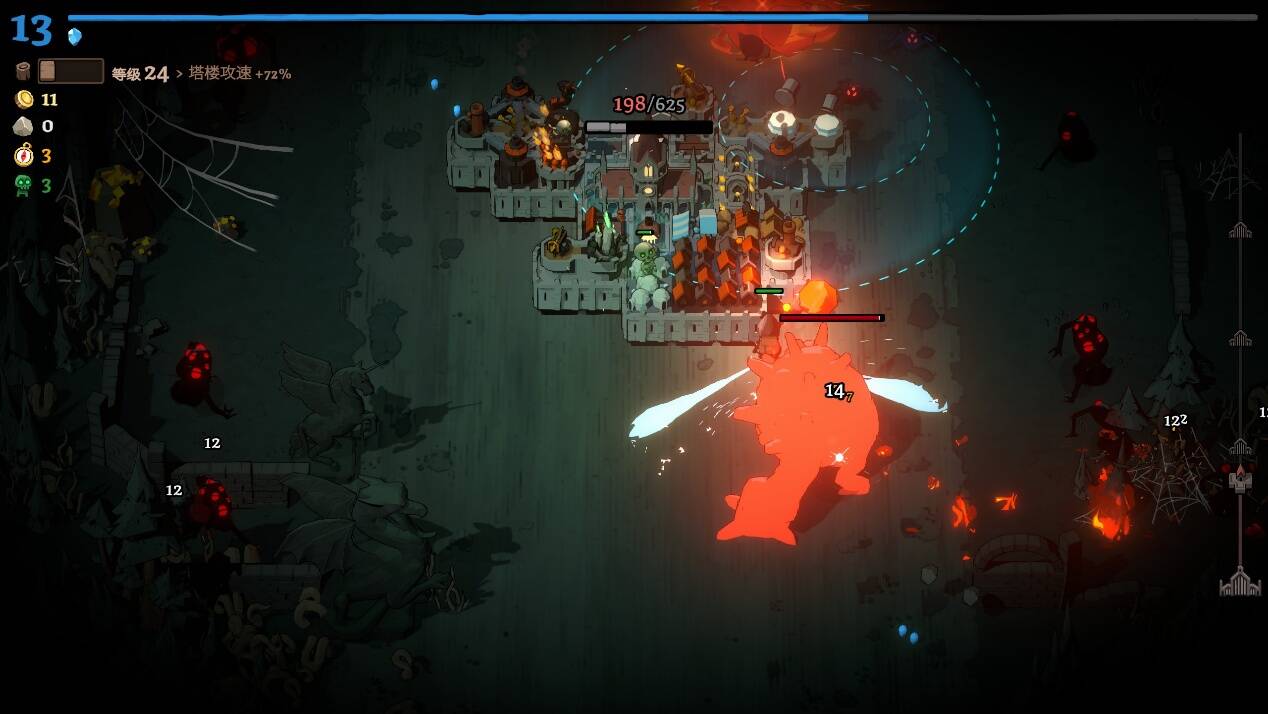This screenshot has height=714, width=1268.
Task: Click the wood log resource icon
Action: pos(23,71)
